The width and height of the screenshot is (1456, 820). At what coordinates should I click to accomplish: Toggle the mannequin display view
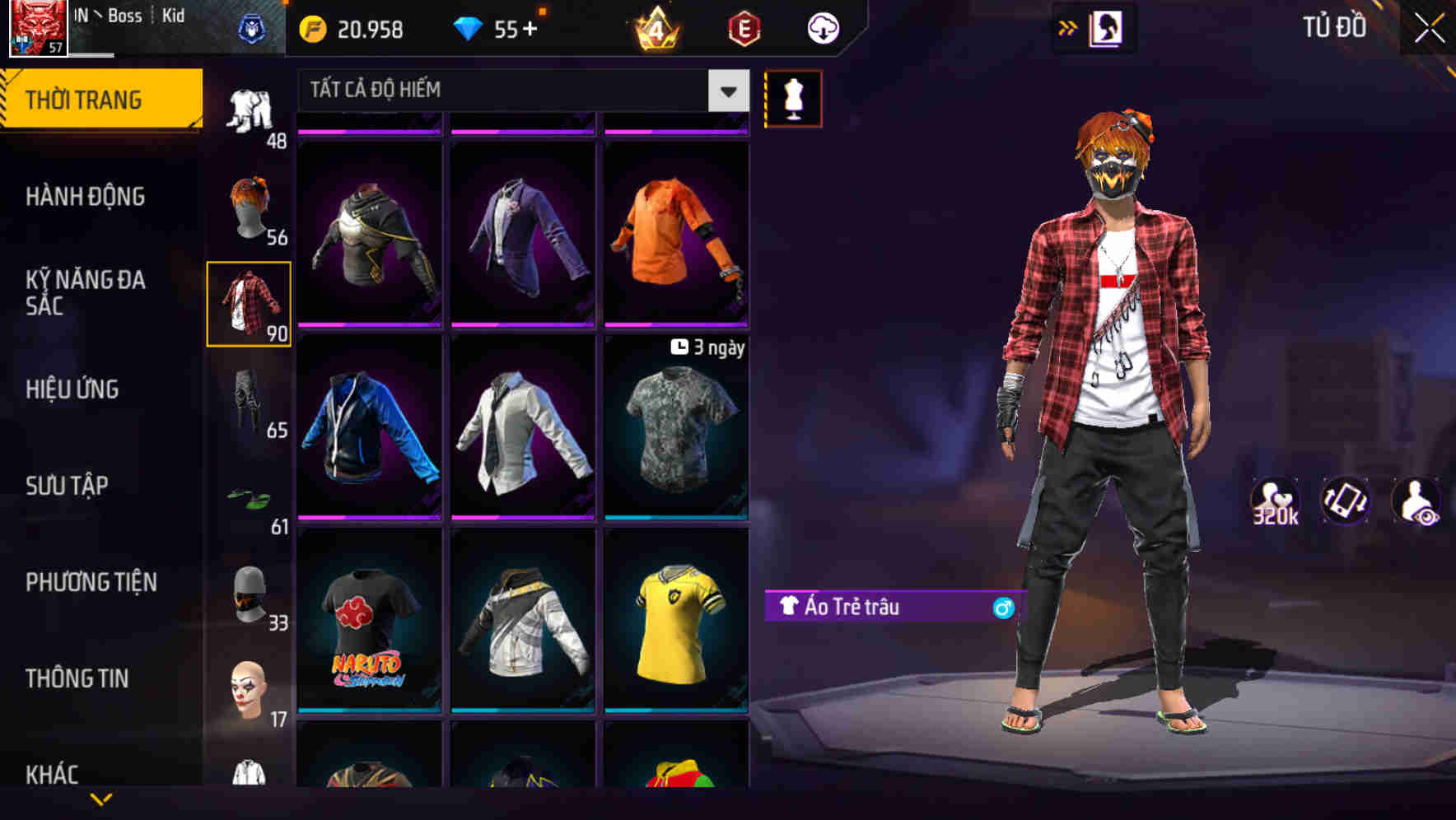tap(793, 98)
